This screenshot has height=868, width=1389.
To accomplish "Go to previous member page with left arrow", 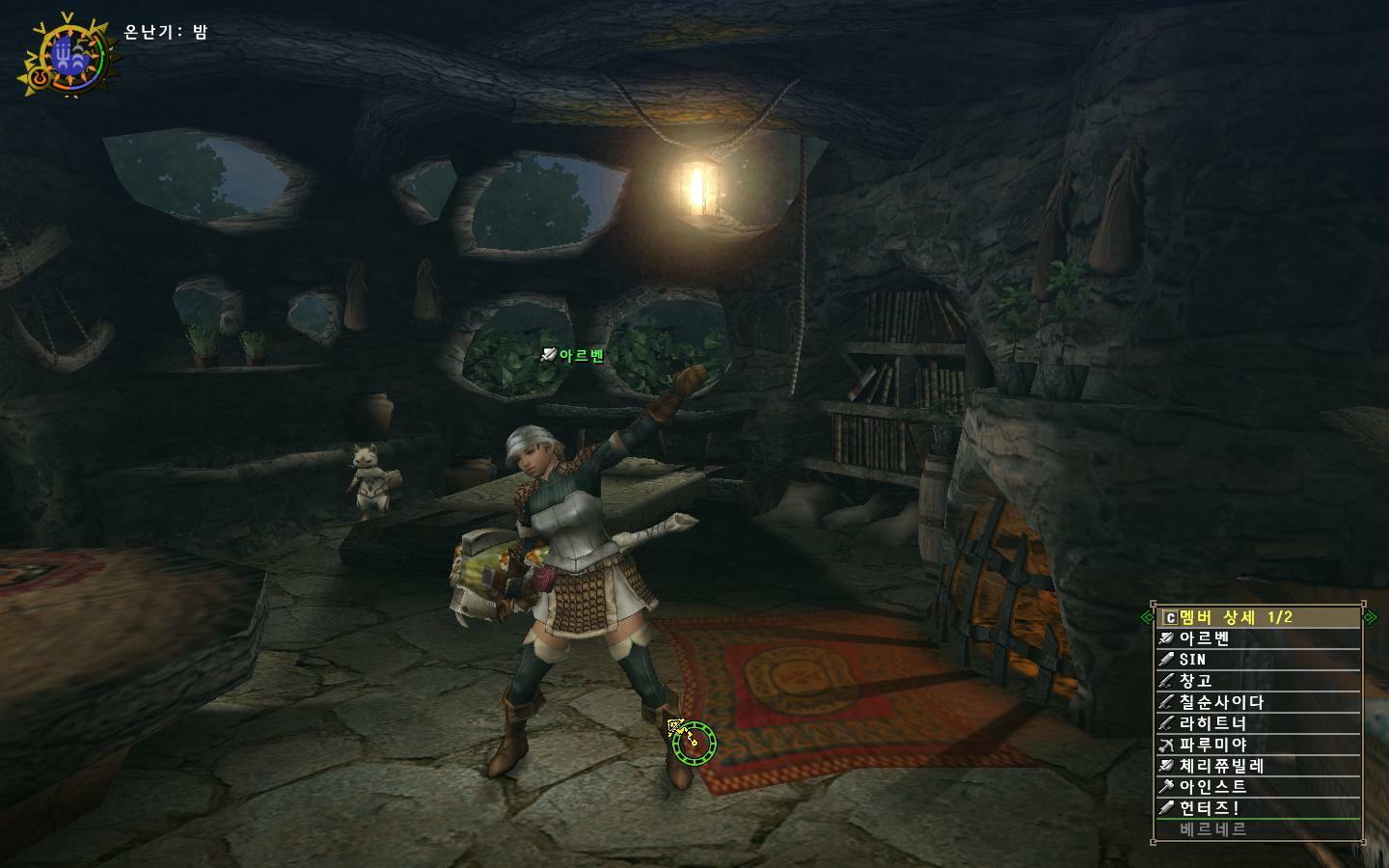I will pyautogui.click(x=1147, y=617).
